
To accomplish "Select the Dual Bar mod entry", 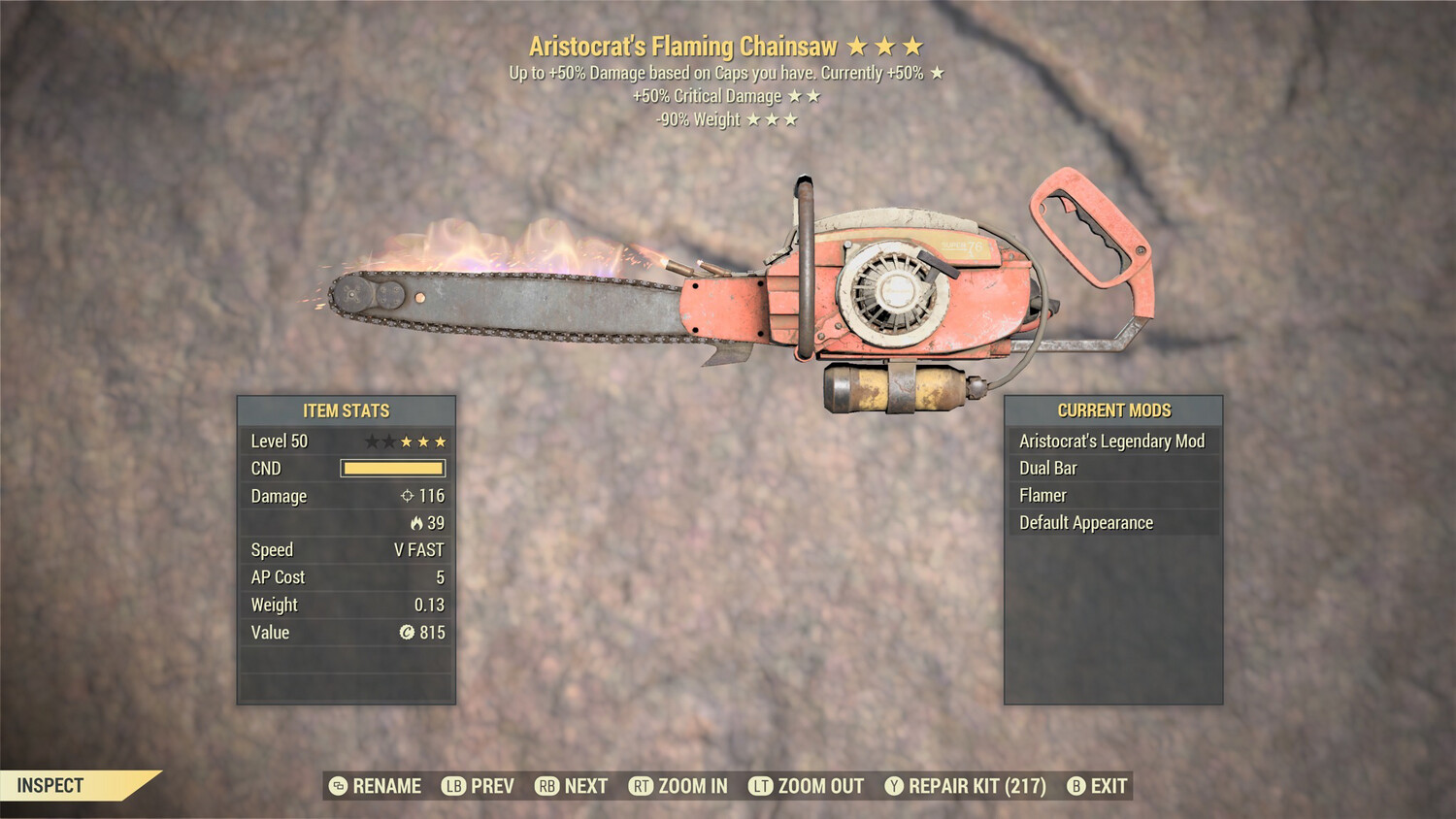I will 1112,469.
